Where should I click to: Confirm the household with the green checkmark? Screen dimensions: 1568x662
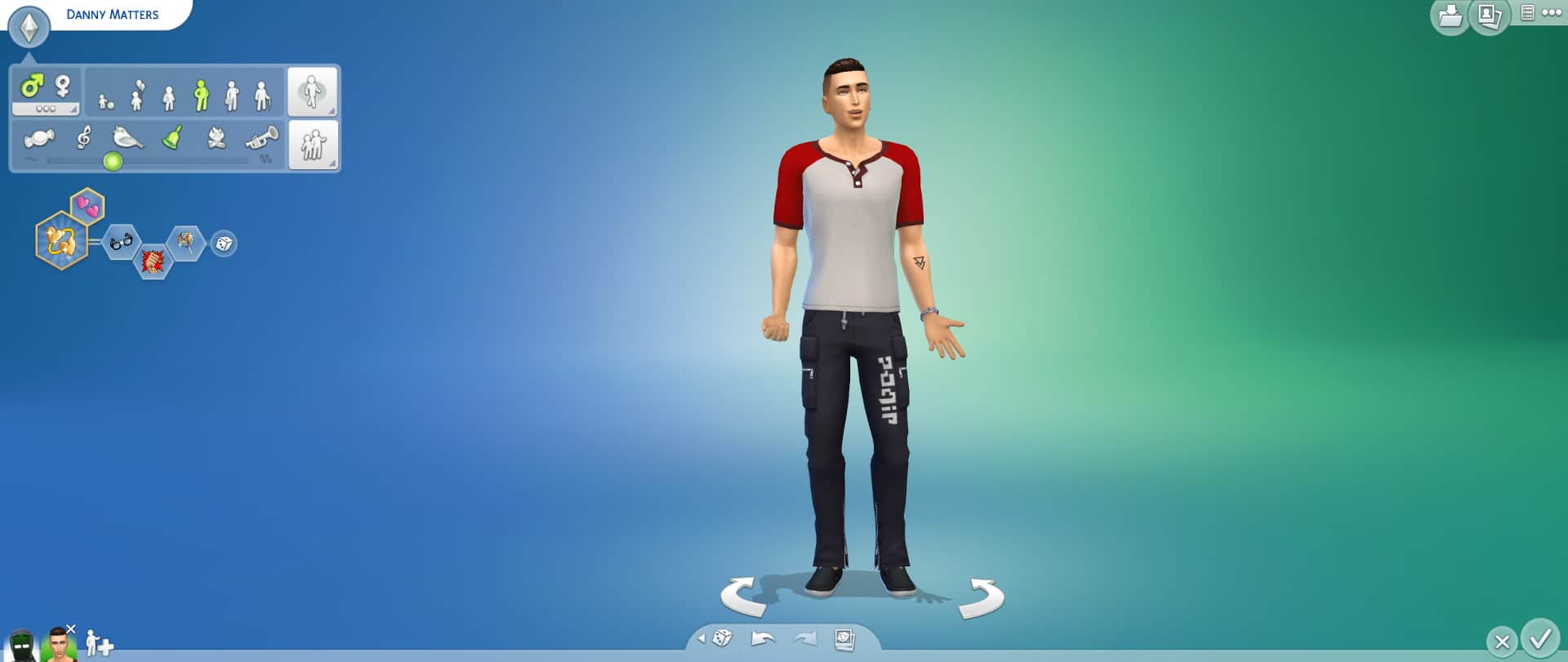[x=1540, y=638]
